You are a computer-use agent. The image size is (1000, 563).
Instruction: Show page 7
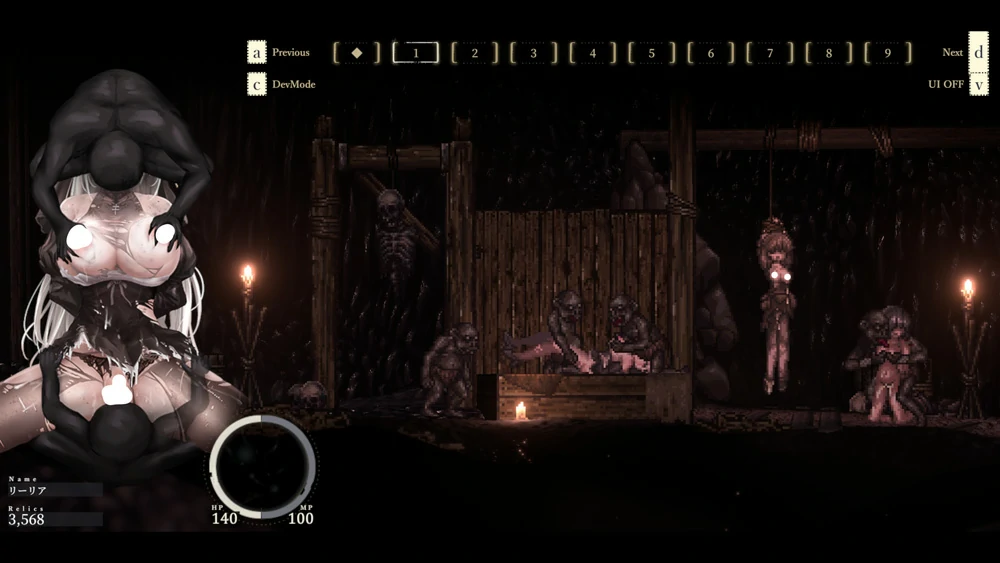770,53
